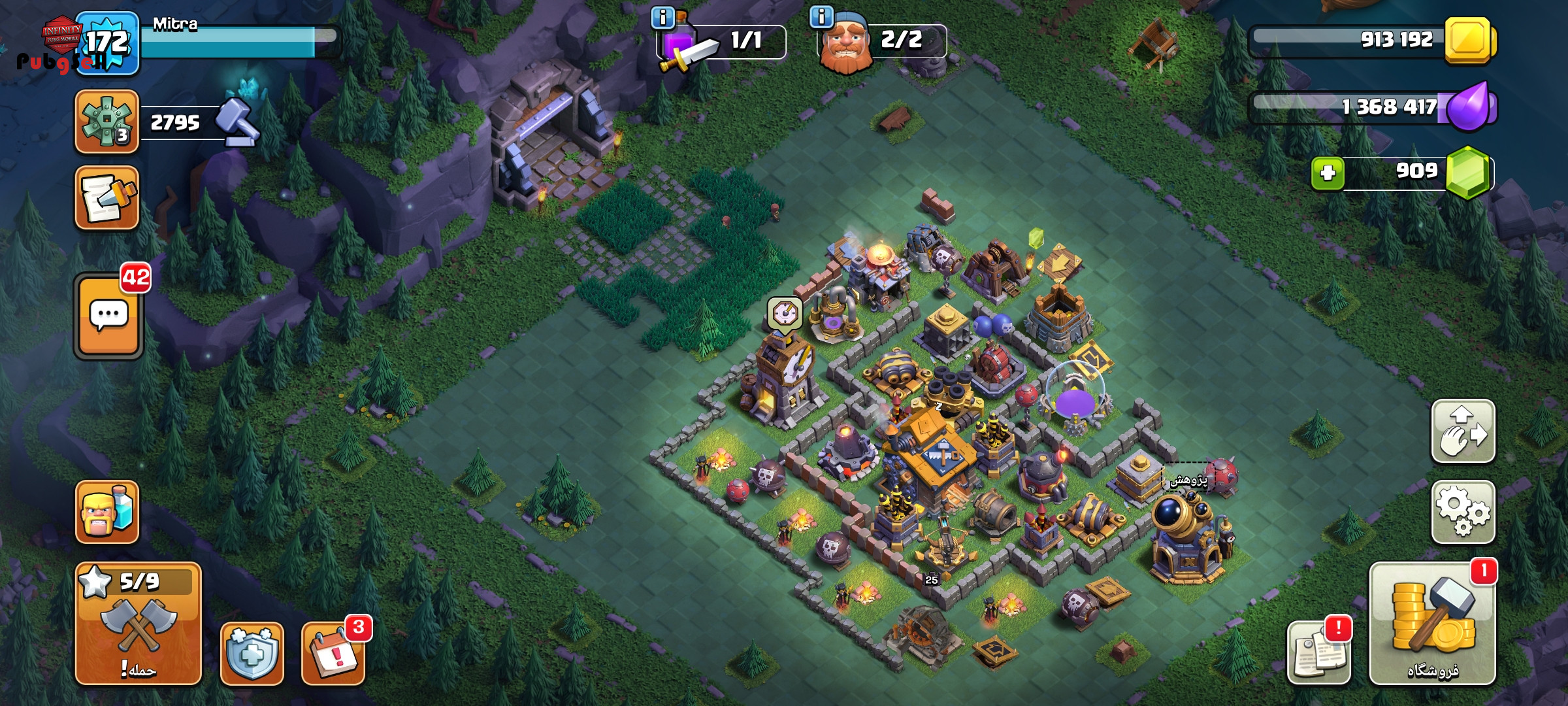Open game settings via the gears icon
1568x706 pixels.
(1463, 512)
